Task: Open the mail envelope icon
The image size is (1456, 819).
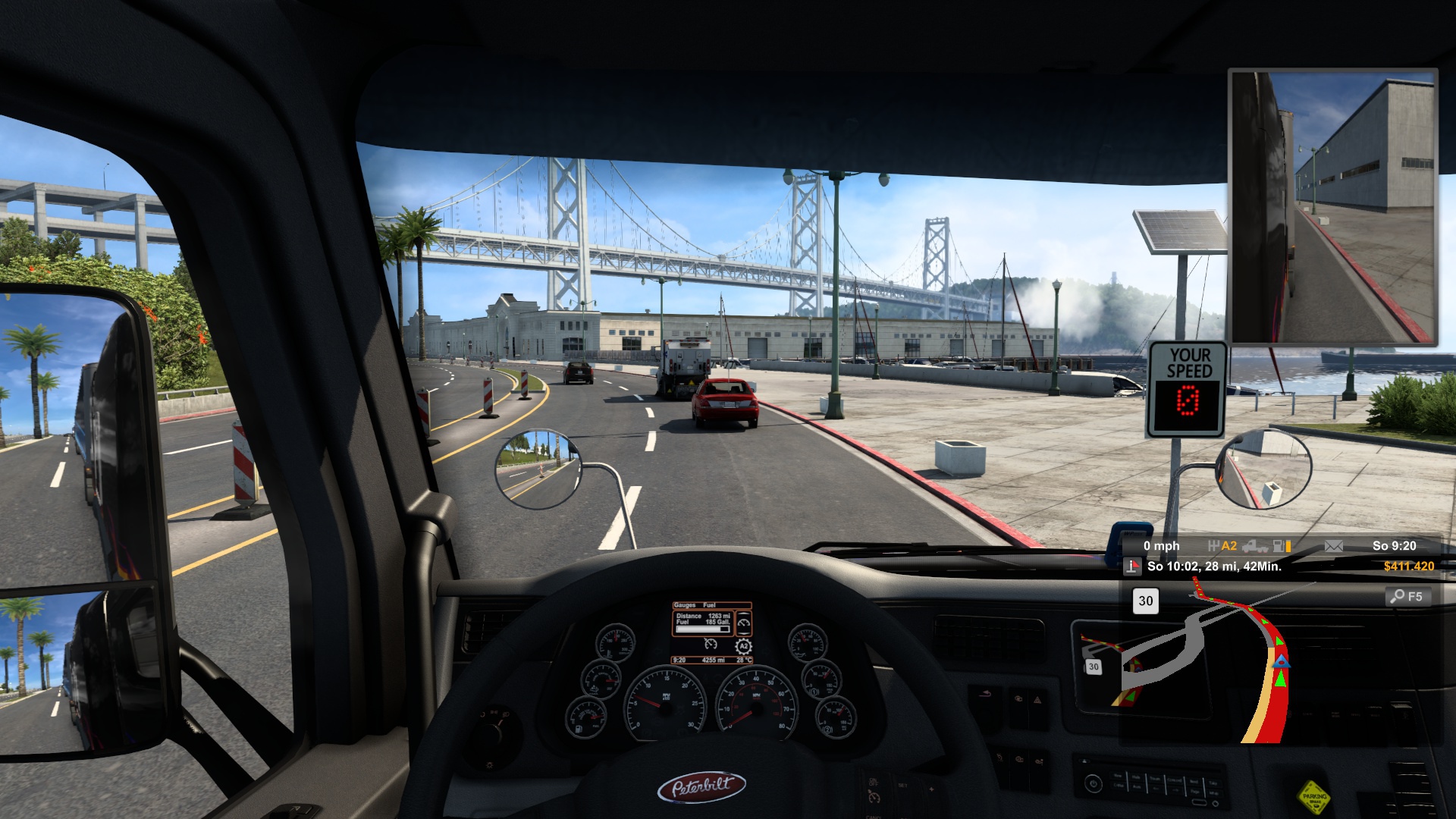Action: (1333, 546)
